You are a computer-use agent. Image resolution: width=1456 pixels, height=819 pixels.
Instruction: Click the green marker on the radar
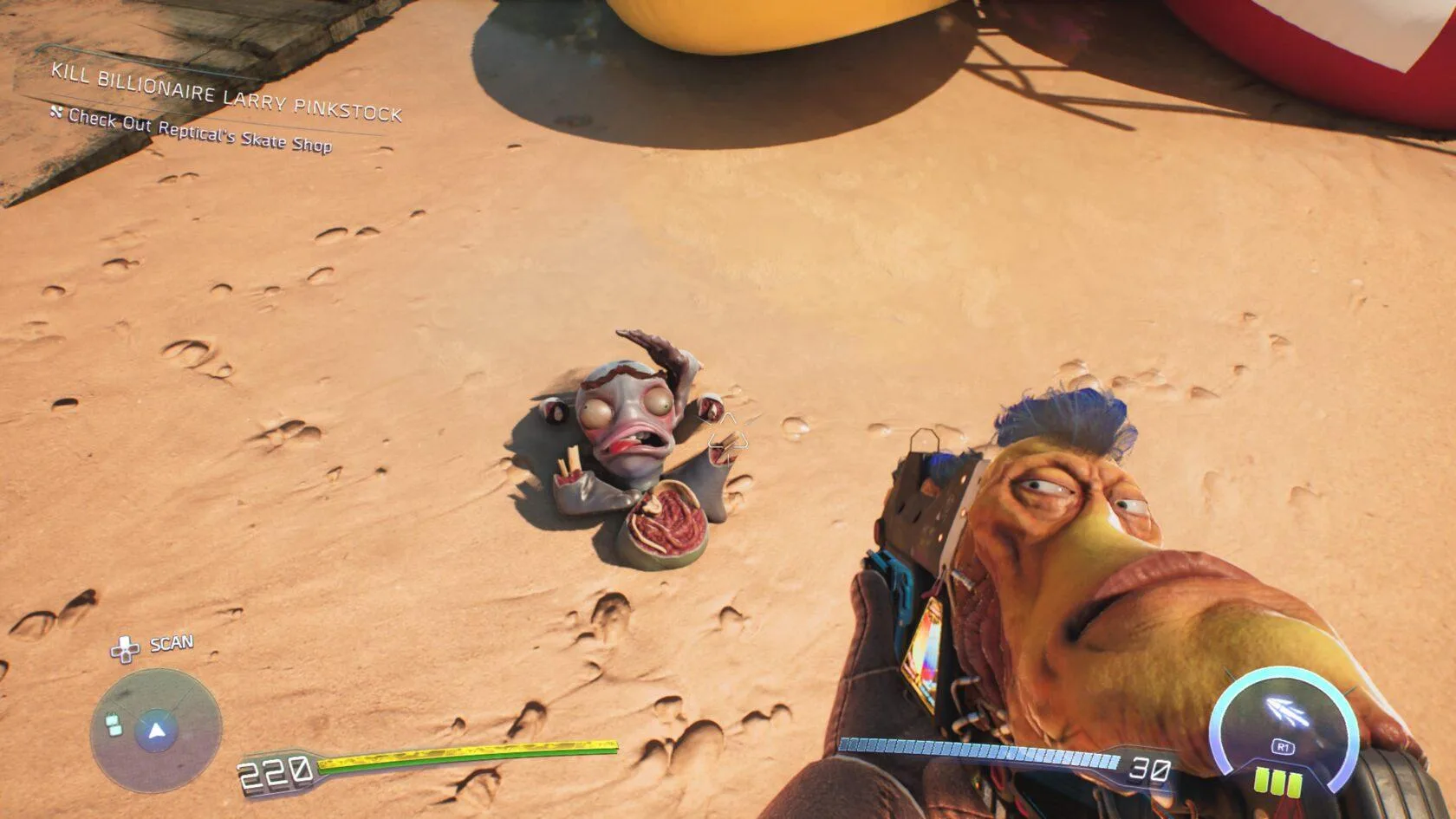[113, 724]
